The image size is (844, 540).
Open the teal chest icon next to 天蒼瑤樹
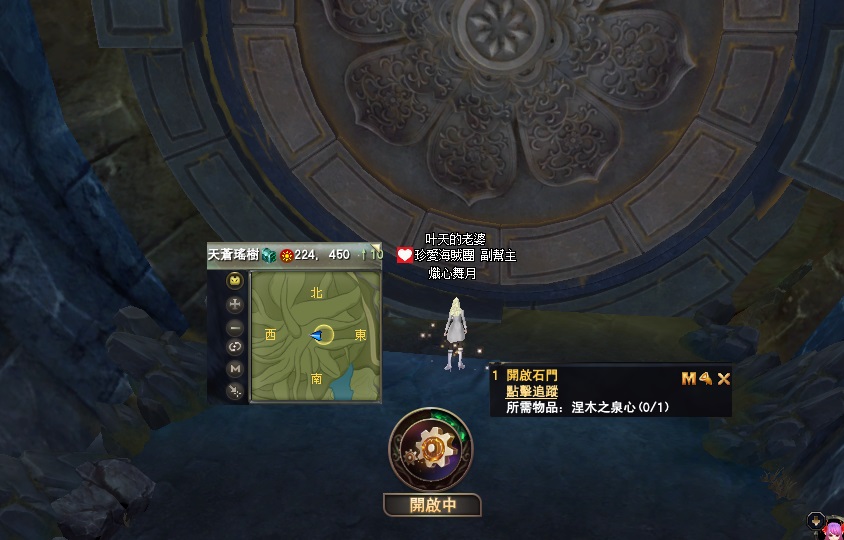tap(268, 255)
